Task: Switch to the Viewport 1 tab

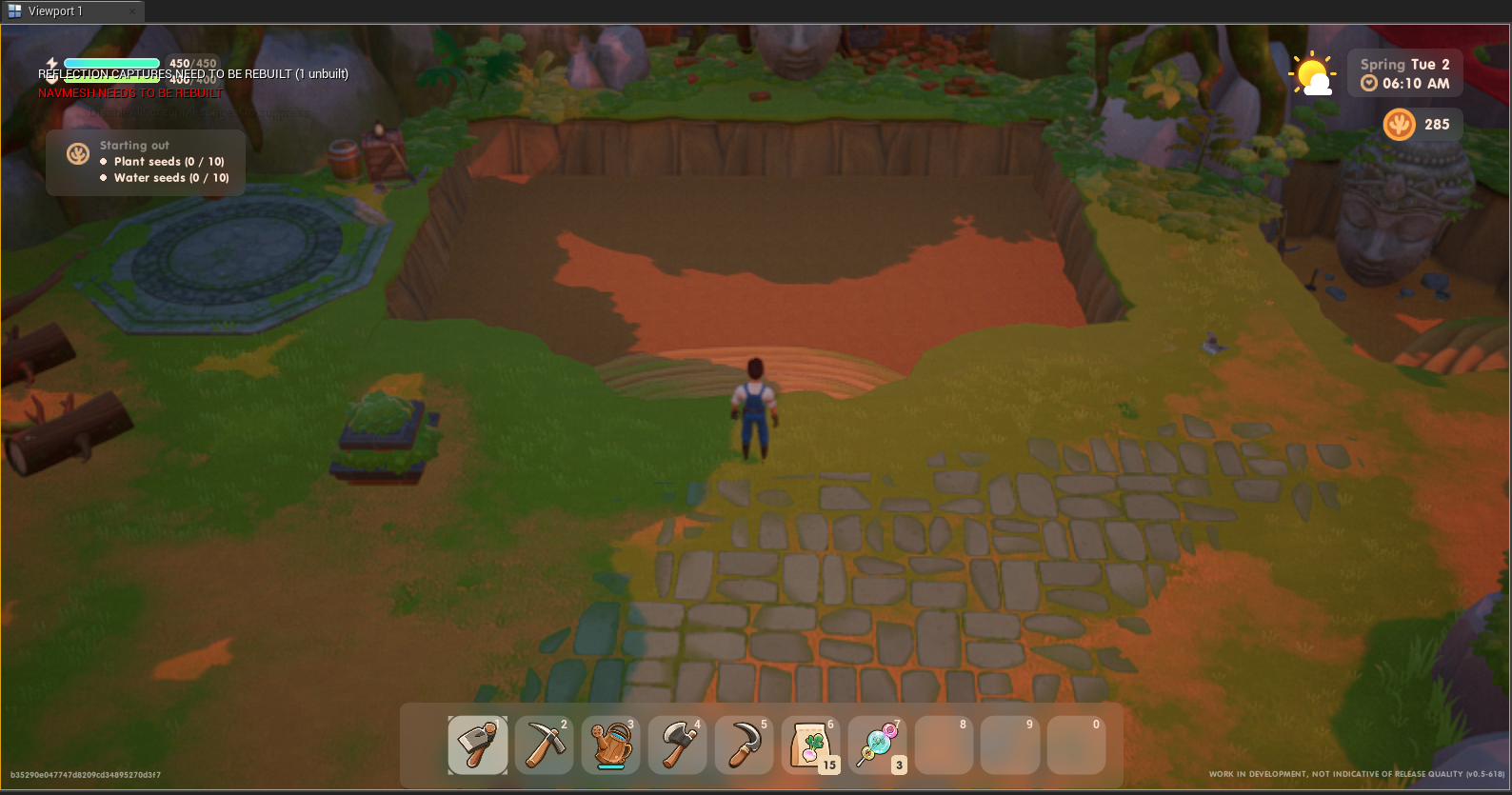Action: [x=55, y=11]
